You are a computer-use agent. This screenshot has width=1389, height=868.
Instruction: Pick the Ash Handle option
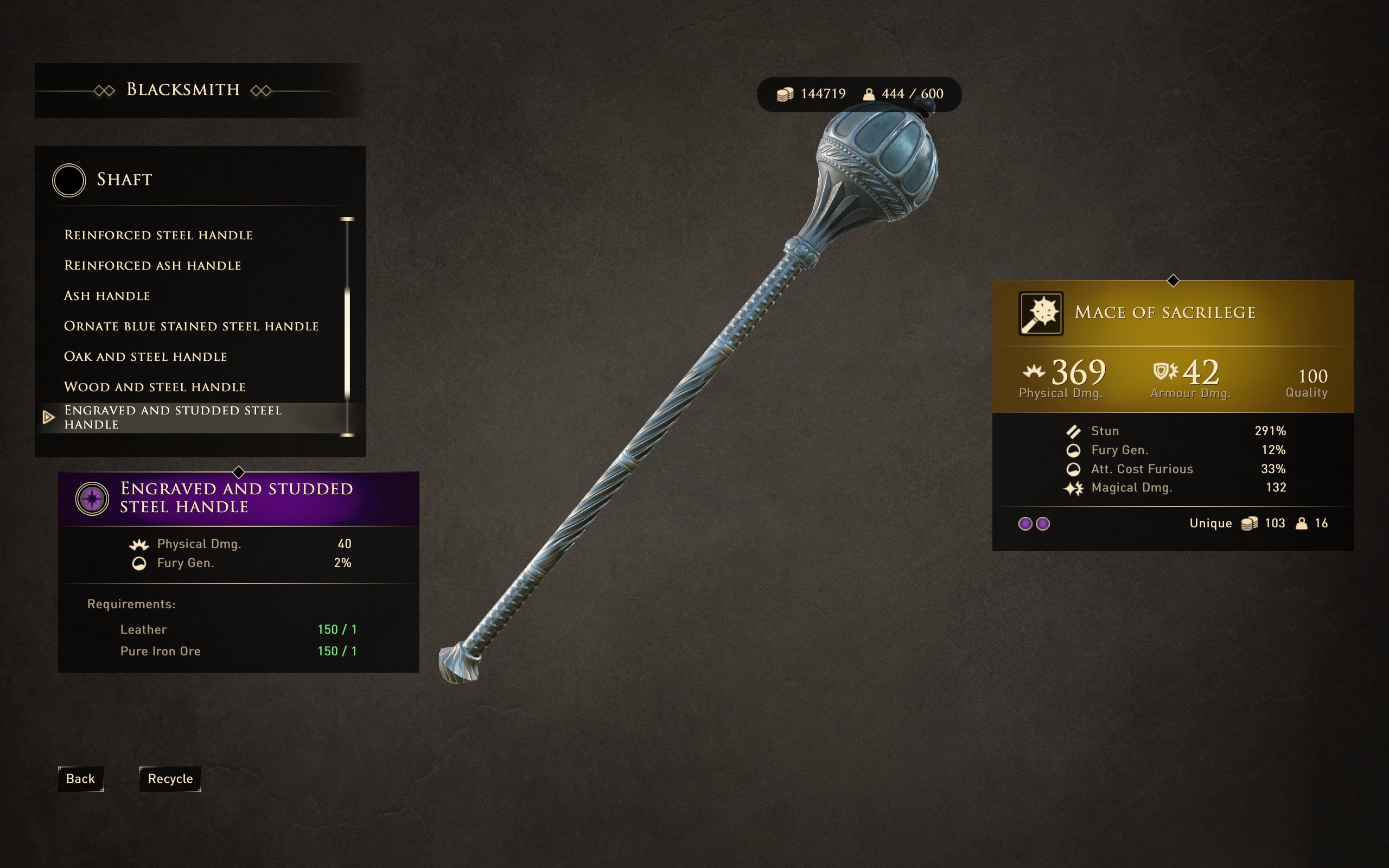pyautogui.click(x=107, y=296)
